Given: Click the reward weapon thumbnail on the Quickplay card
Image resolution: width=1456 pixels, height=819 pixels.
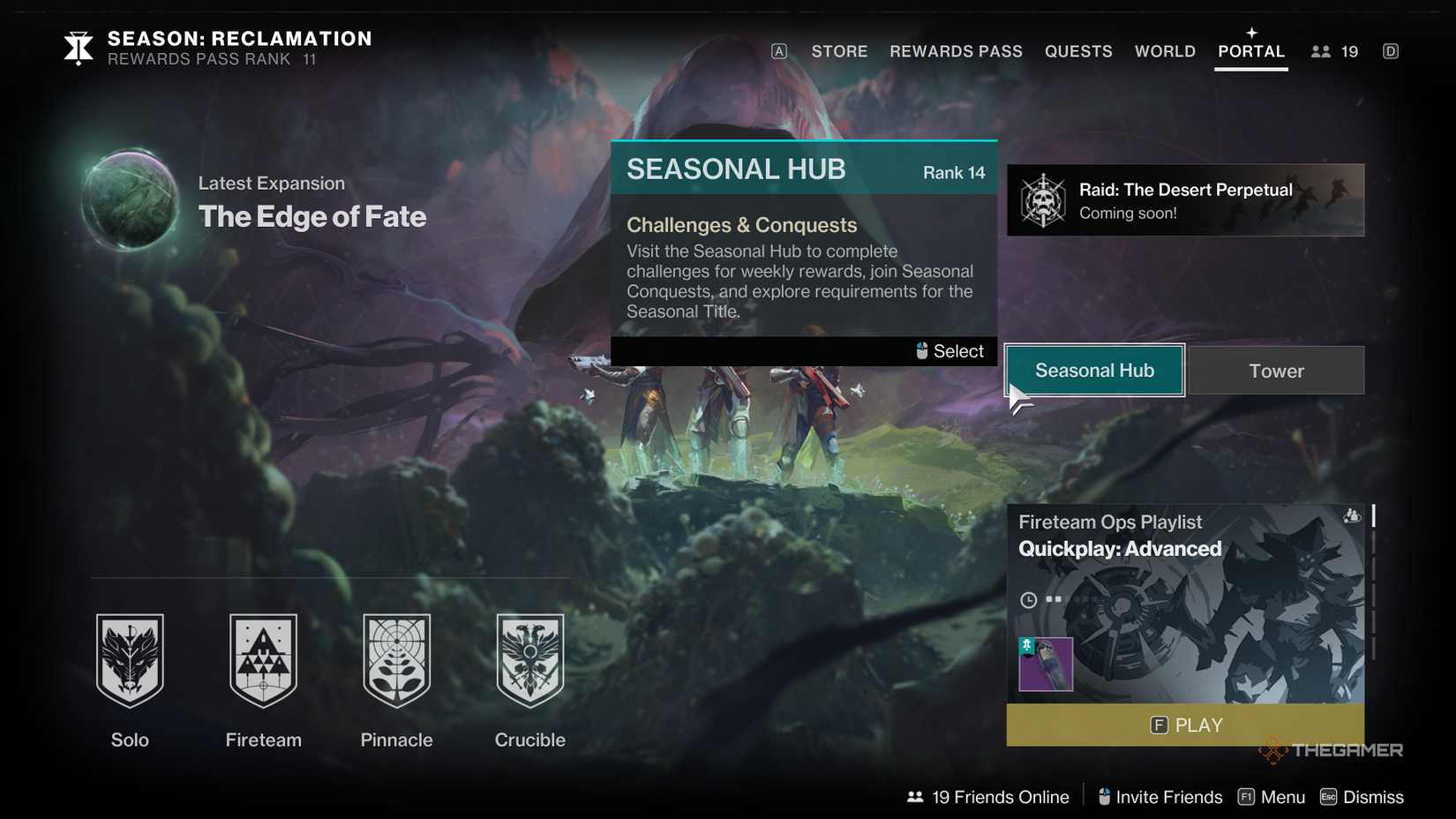Looking at the screenshot, I should click(1045, 664).
